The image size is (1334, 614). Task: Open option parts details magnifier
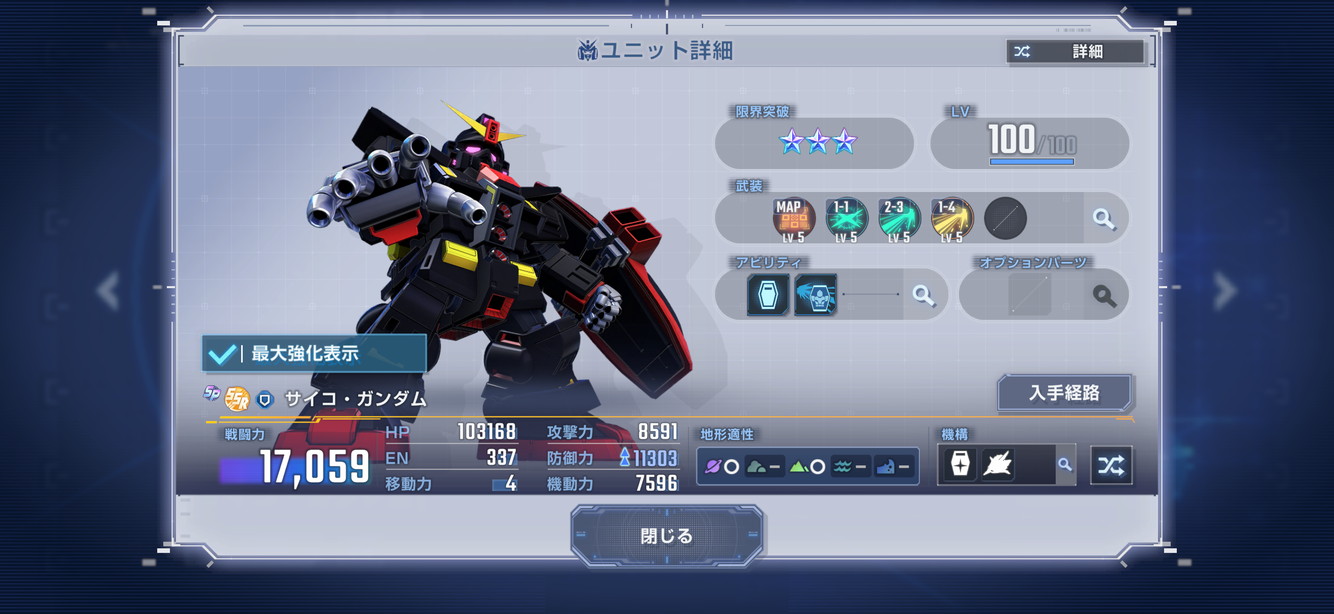[1104, 295]
